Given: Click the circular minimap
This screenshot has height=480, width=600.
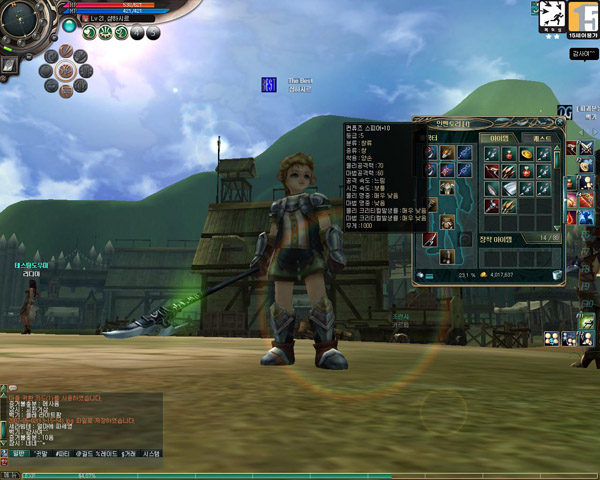Looking at the screenshot, I should point(21,21).
